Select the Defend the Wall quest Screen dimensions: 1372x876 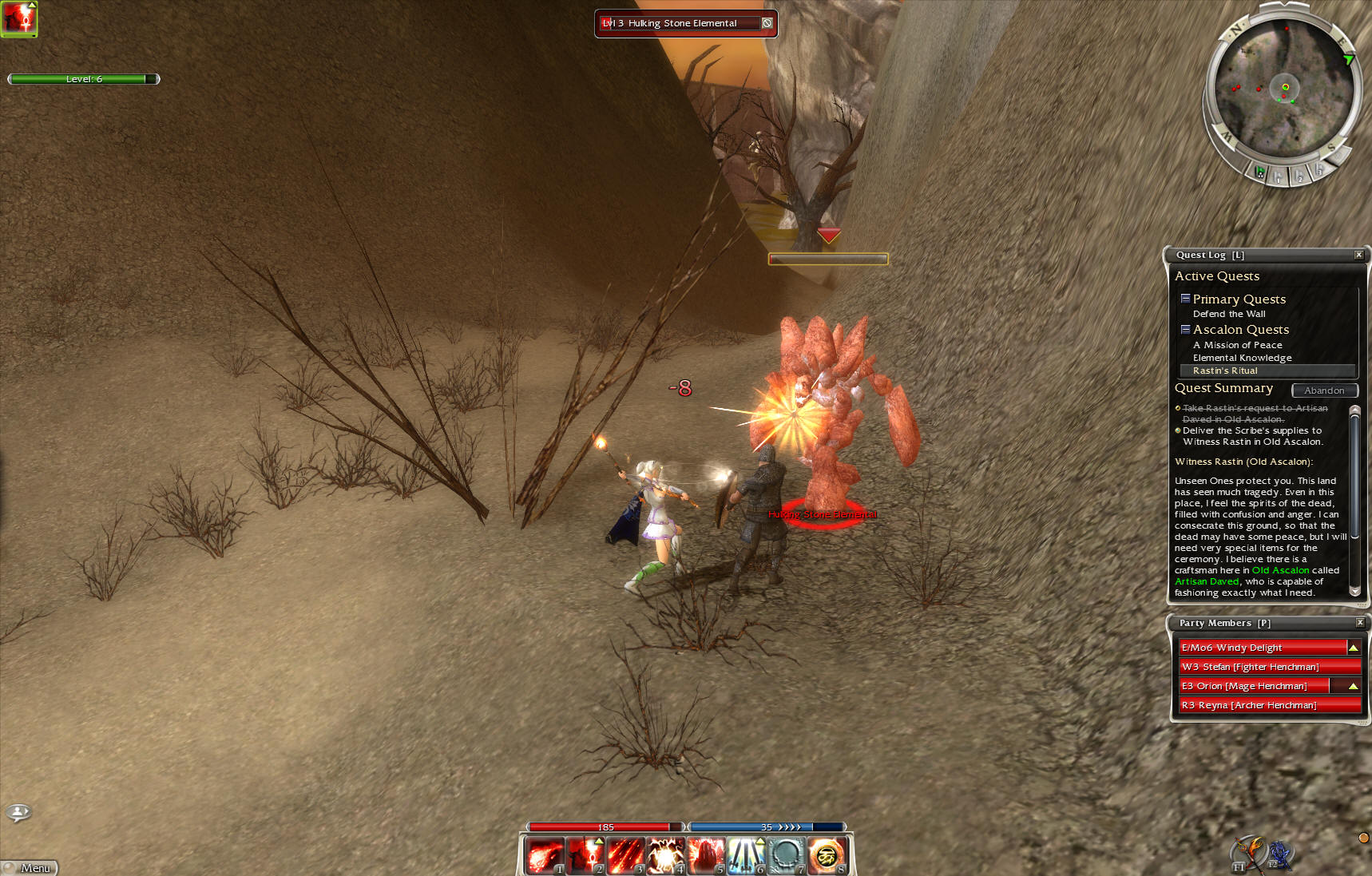[1228, 314]
